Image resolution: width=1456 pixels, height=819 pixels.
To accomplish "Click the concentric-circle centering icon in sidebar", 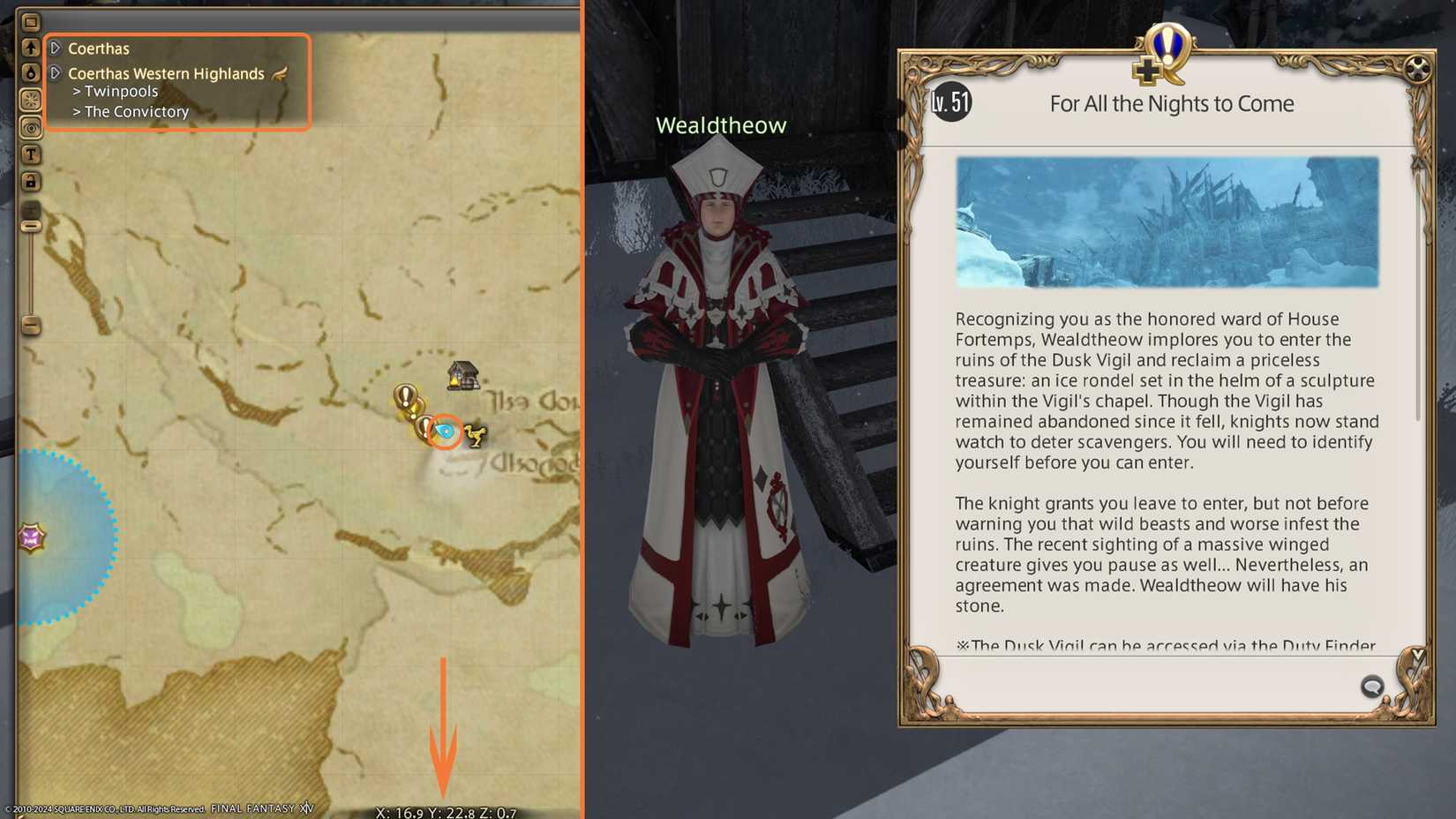I will pyautogui.click(x=31, y=128).
